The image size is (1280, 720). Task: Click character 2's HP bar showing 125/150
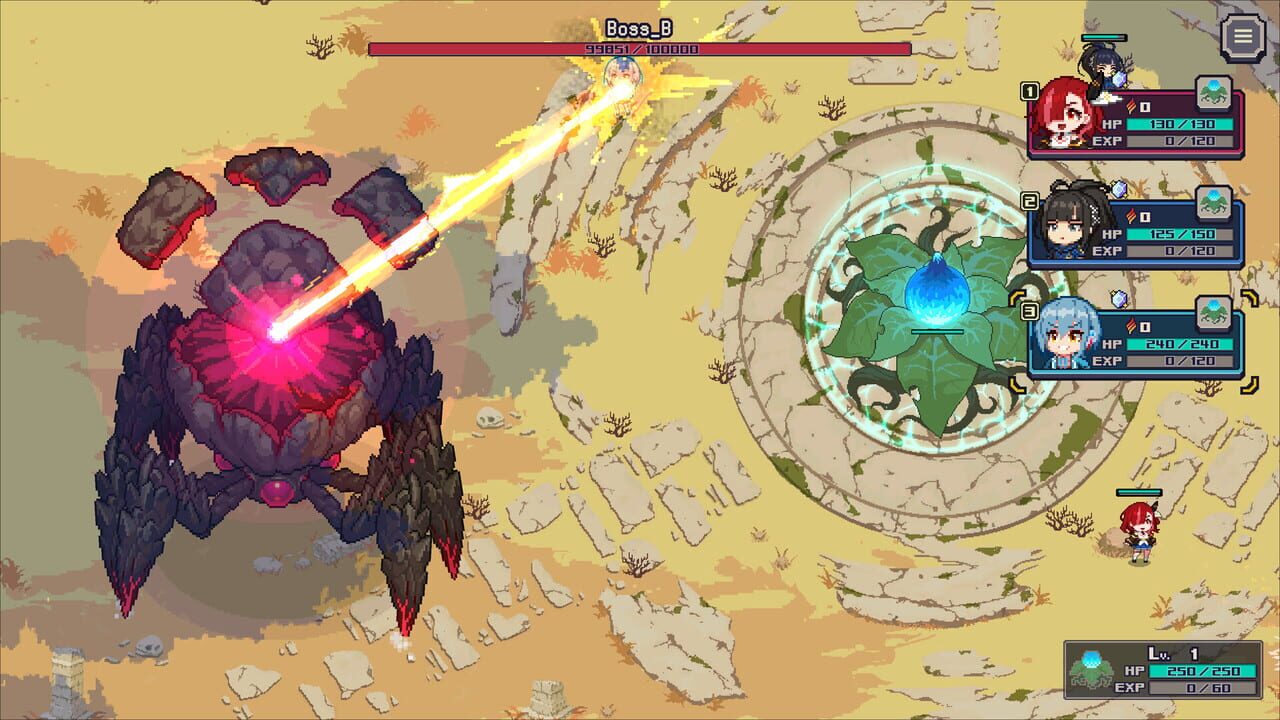pyautogui.click(x=1176, y=233)
